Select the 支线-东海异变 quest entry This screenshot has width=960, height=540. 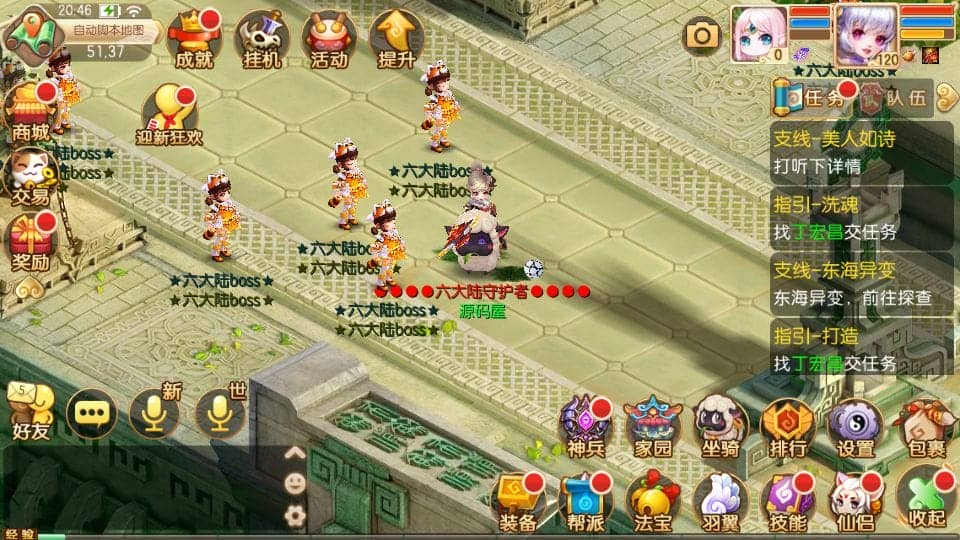861,284
